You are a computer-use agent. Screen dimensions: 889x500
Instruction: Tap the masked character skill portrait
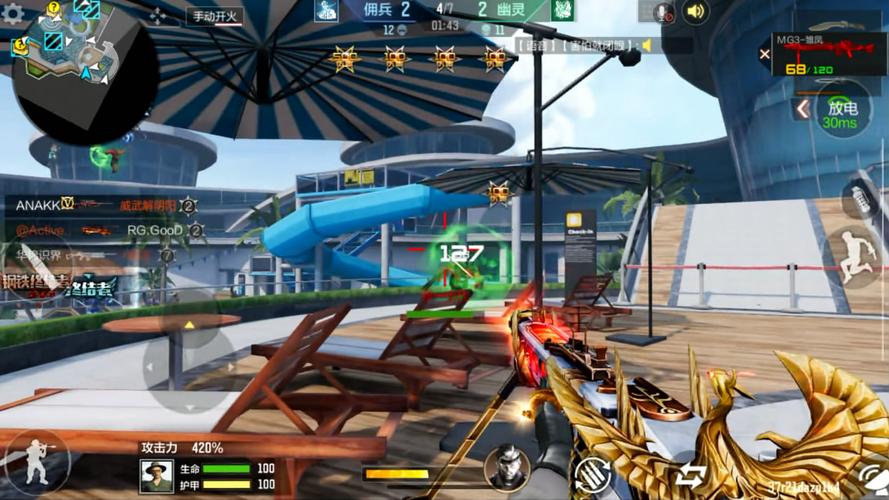(x=507, y=467)
